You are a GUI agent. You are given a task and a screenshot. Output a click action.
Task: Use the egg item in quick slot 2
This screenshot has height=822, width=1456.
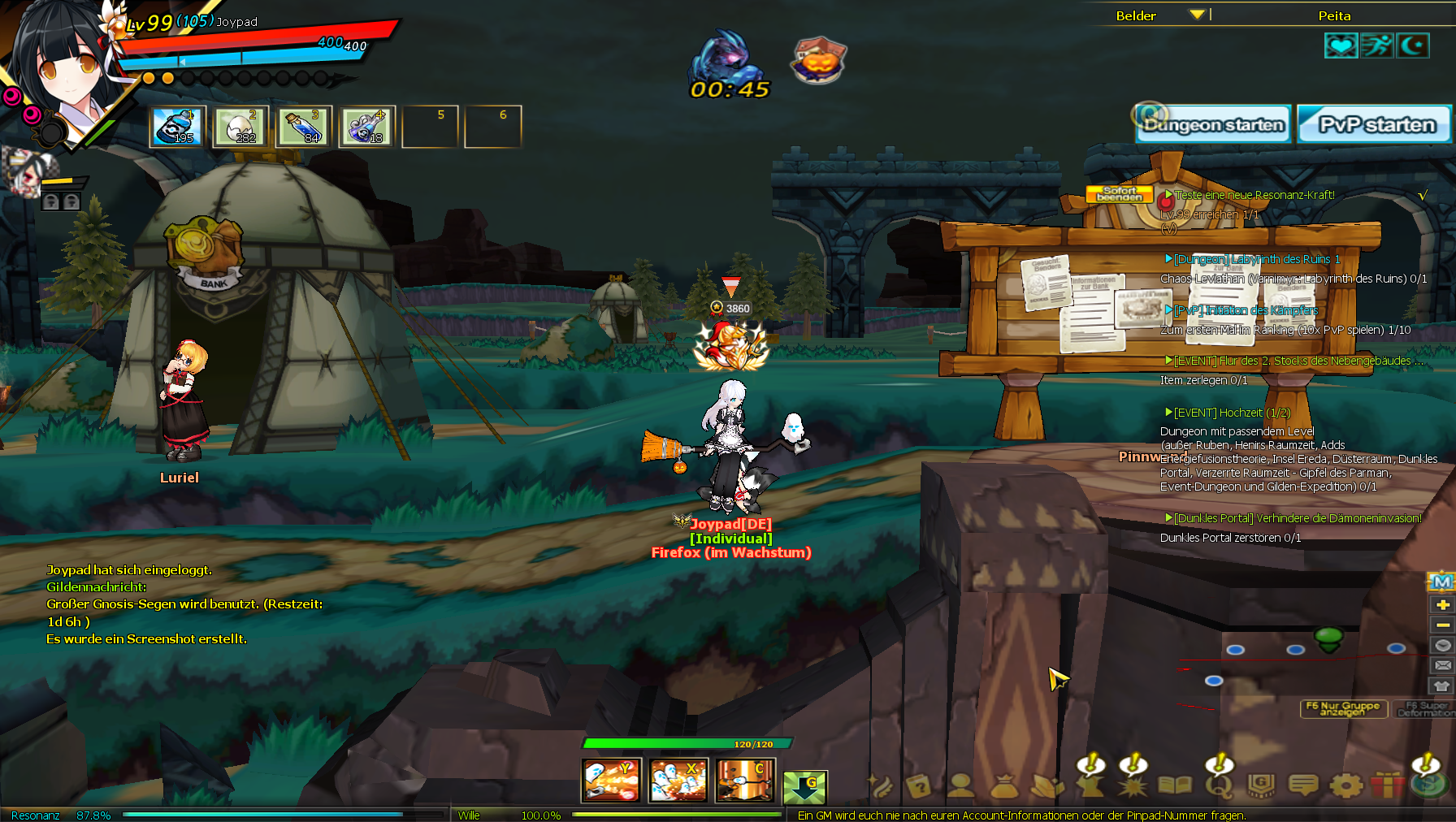241,127
